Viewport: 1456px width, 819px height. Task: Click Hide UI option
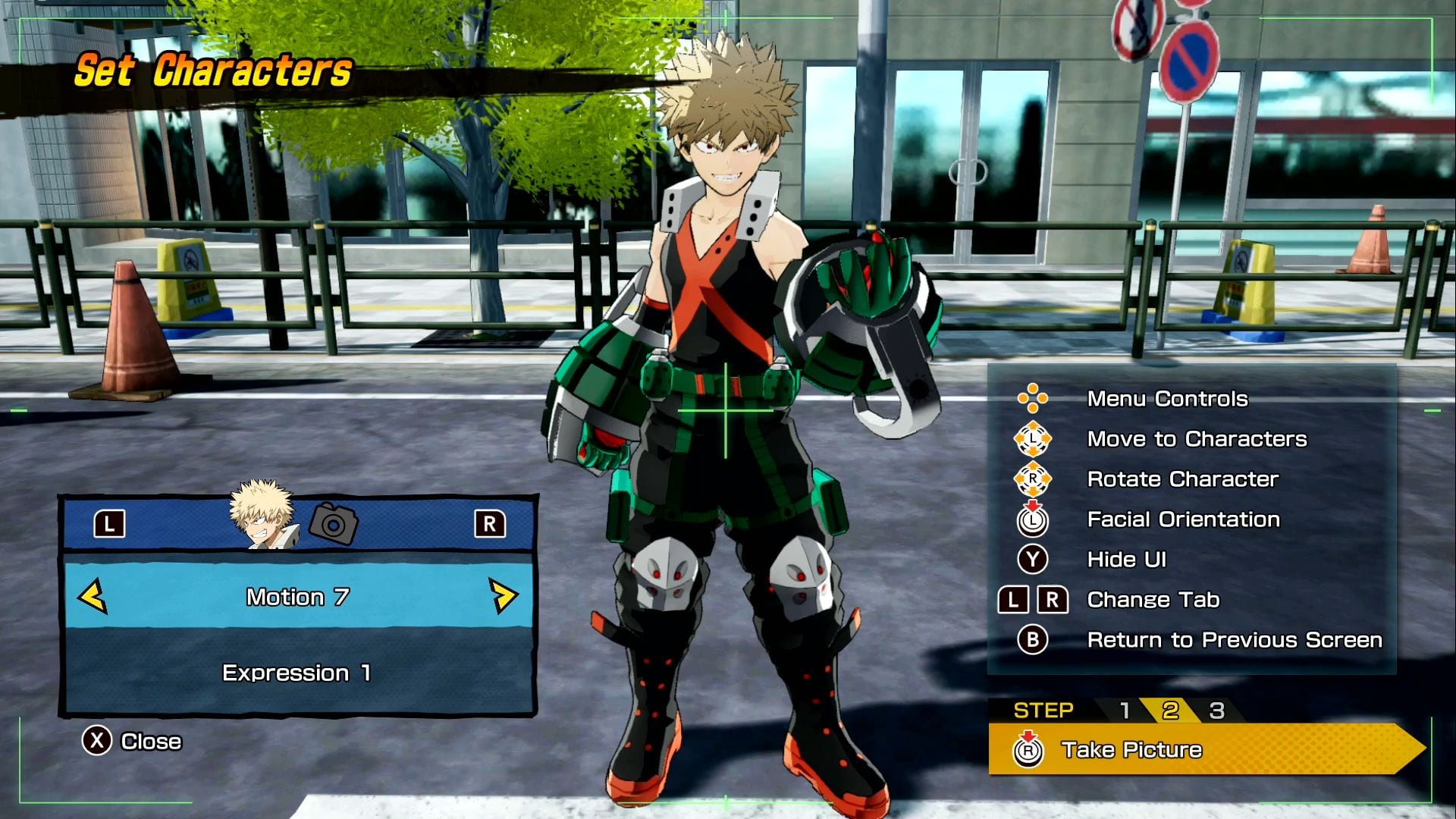tap(1126, 560)
